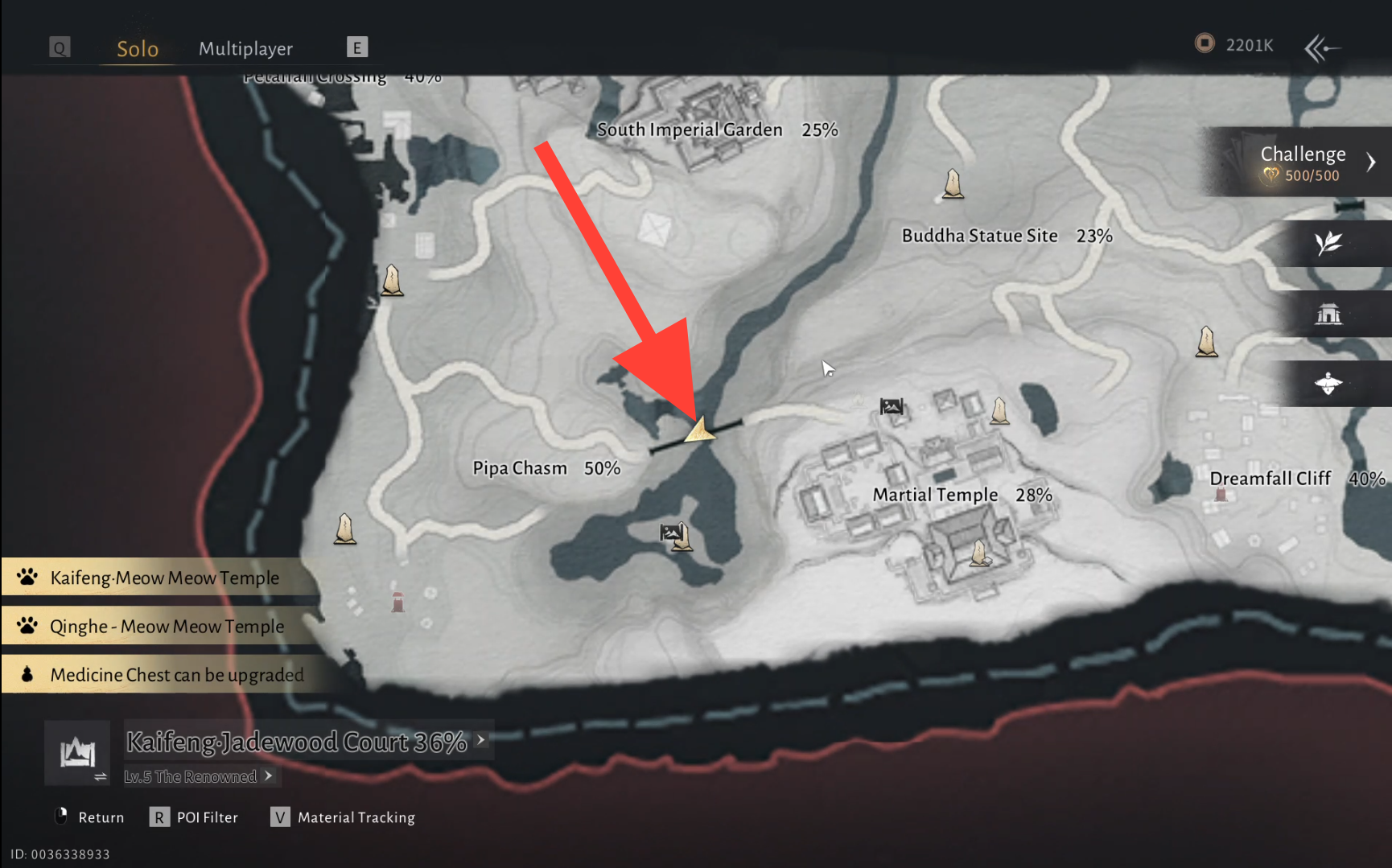This screenshot has height=868, width=1392.
Task: Open the POI Filter
Action: click(195, 817)
